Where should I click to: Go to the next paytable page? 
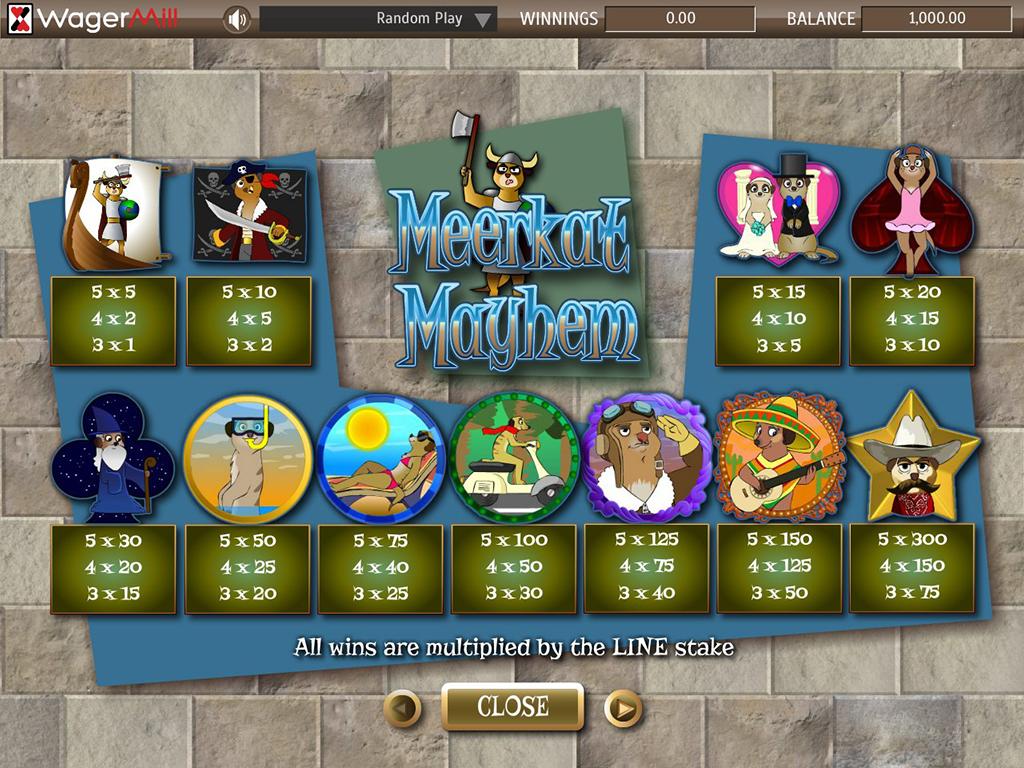(x=622, y=709)
